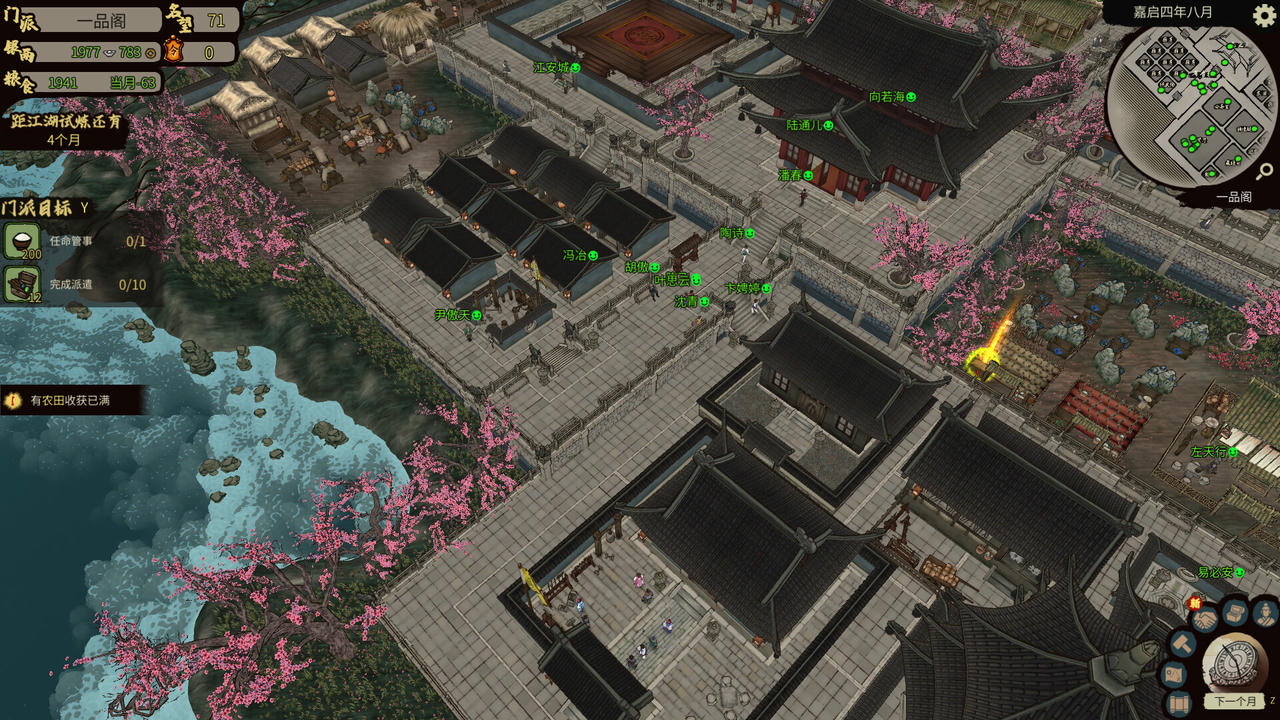Click the green mood icon next to 潘春

808,176
